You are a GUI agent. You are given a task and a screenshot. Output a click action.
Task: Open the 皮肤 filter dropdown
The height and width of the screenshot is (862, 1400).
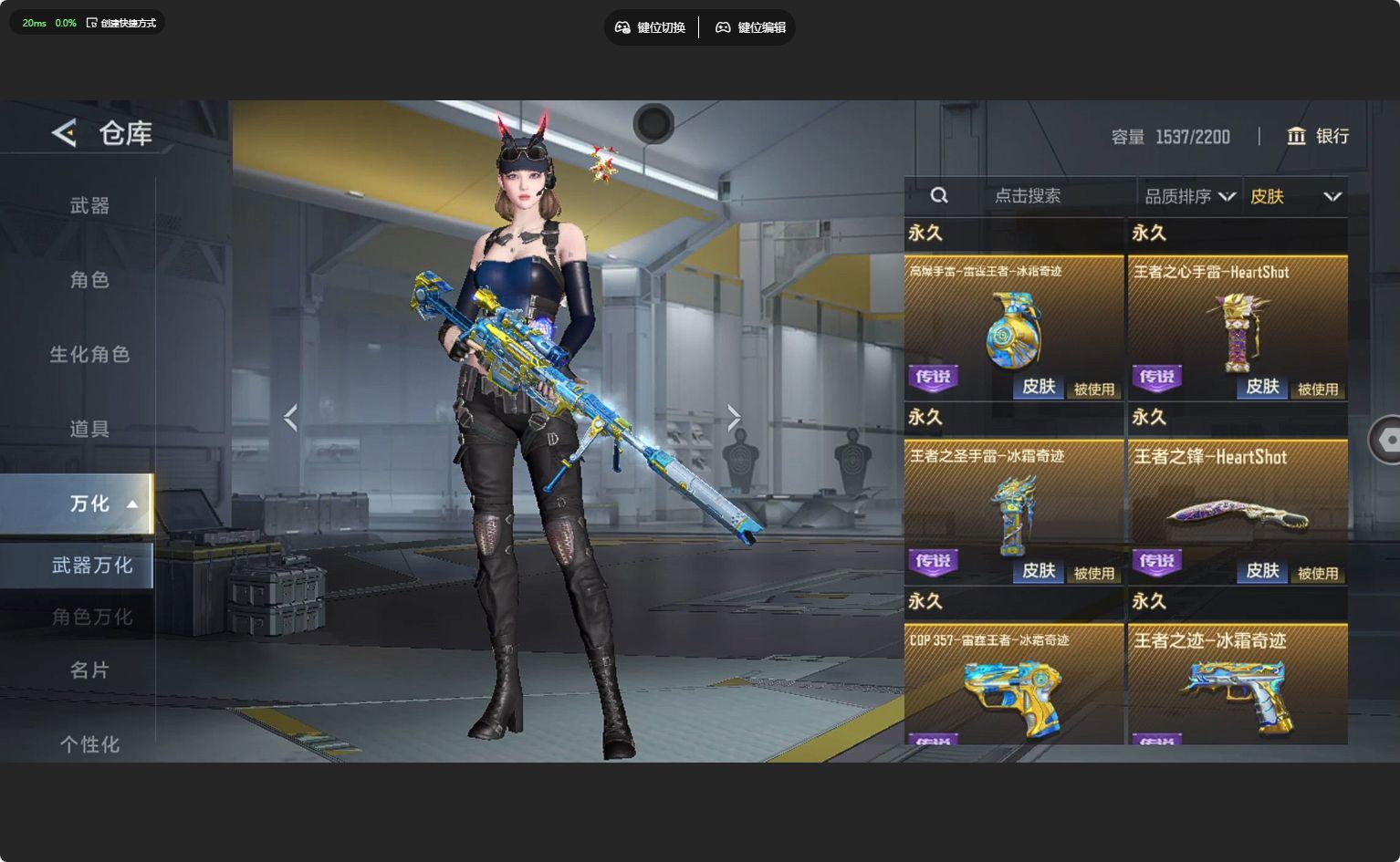(x=1295, y=196)
